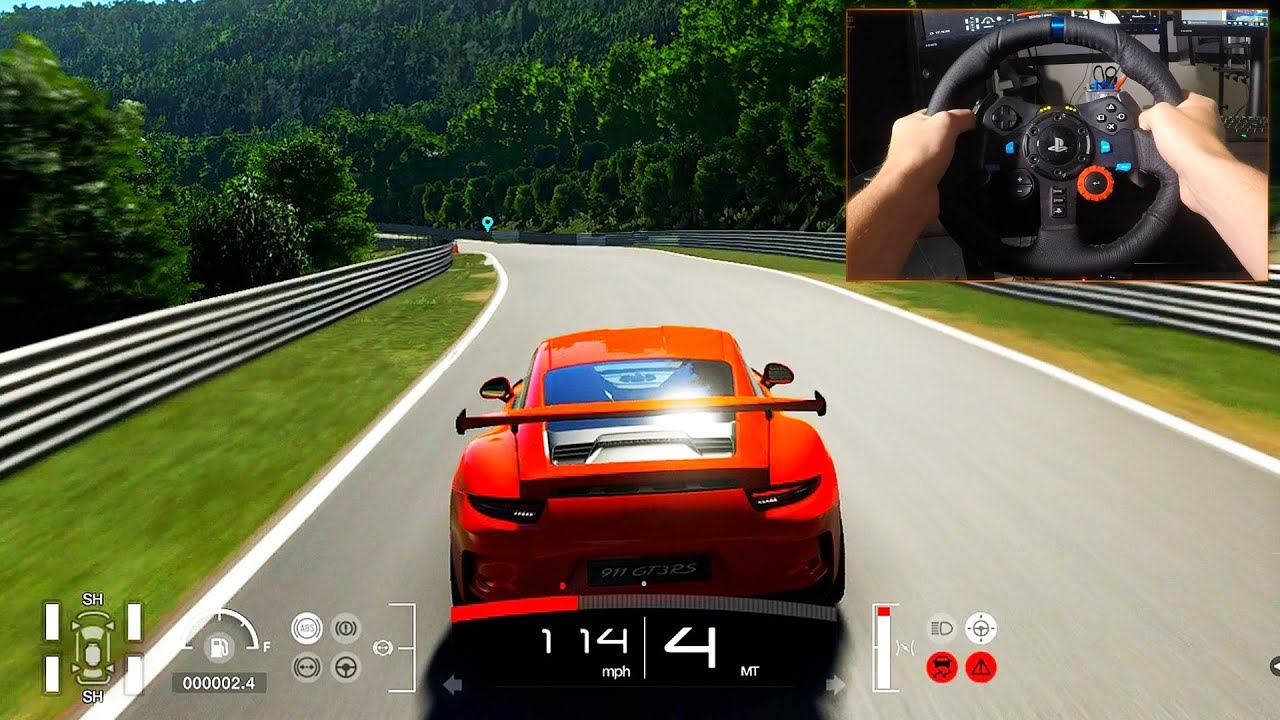This screenshot has width=1280, height=720.
Task: Click the red ASM warning triangle icon
Action: tap(980, 666)
